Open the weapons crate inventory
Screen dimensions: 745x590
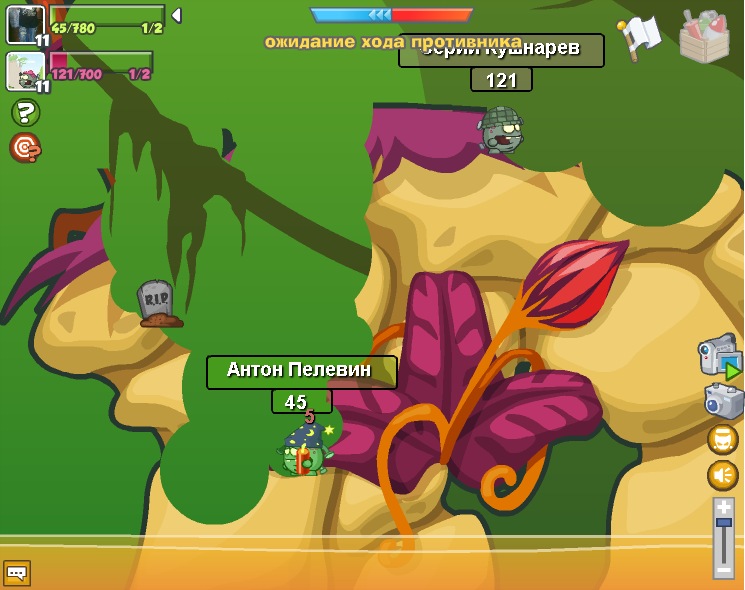tap(704, 38)
